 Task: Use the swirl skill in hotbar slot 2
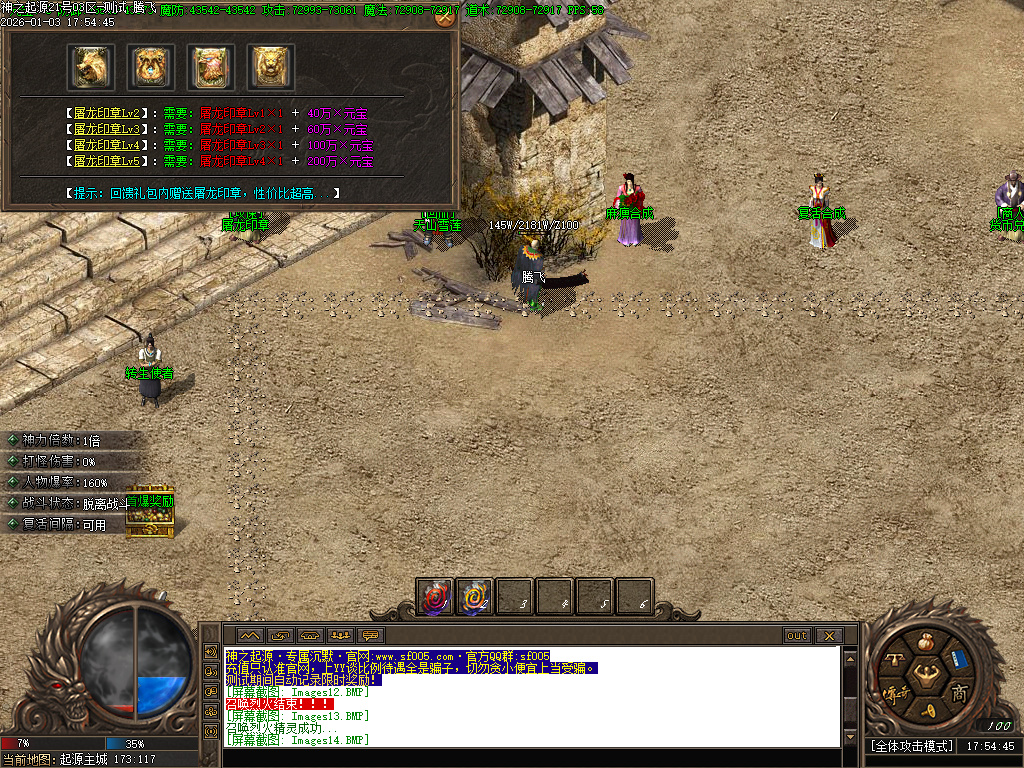(x=475, y=597)
